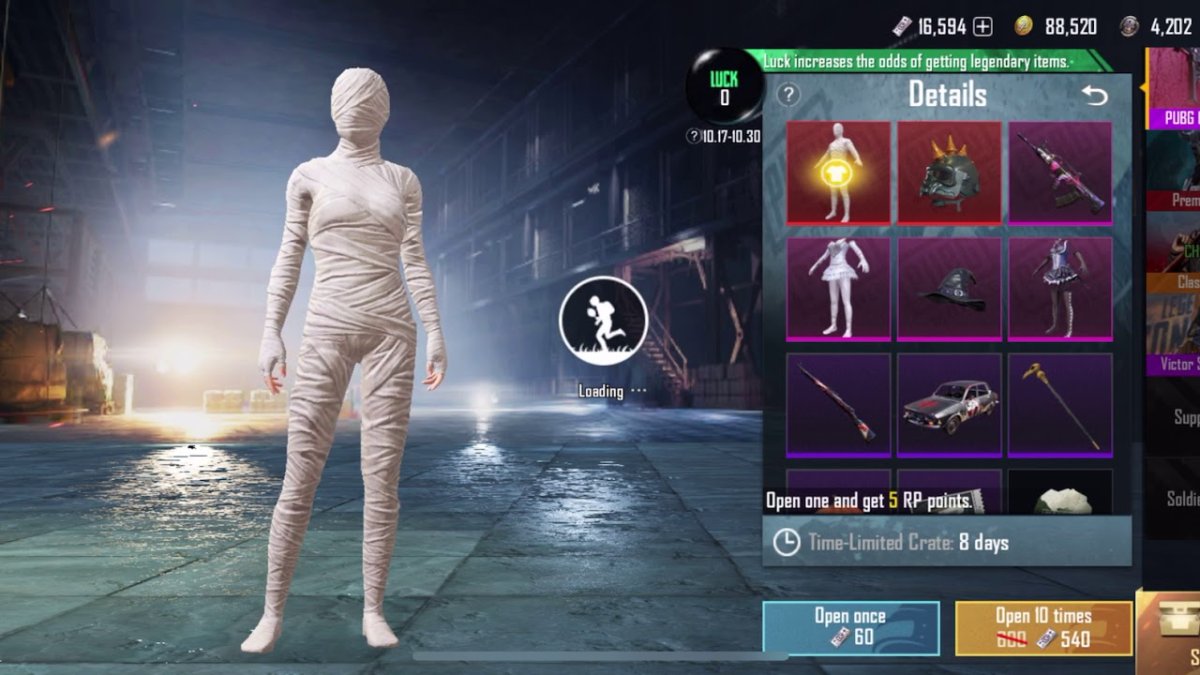The width and height of the screenshot is (1200, 675).
Task: Open the question mark help in Details
Action: pyautogui.click(x=789, y=95)
